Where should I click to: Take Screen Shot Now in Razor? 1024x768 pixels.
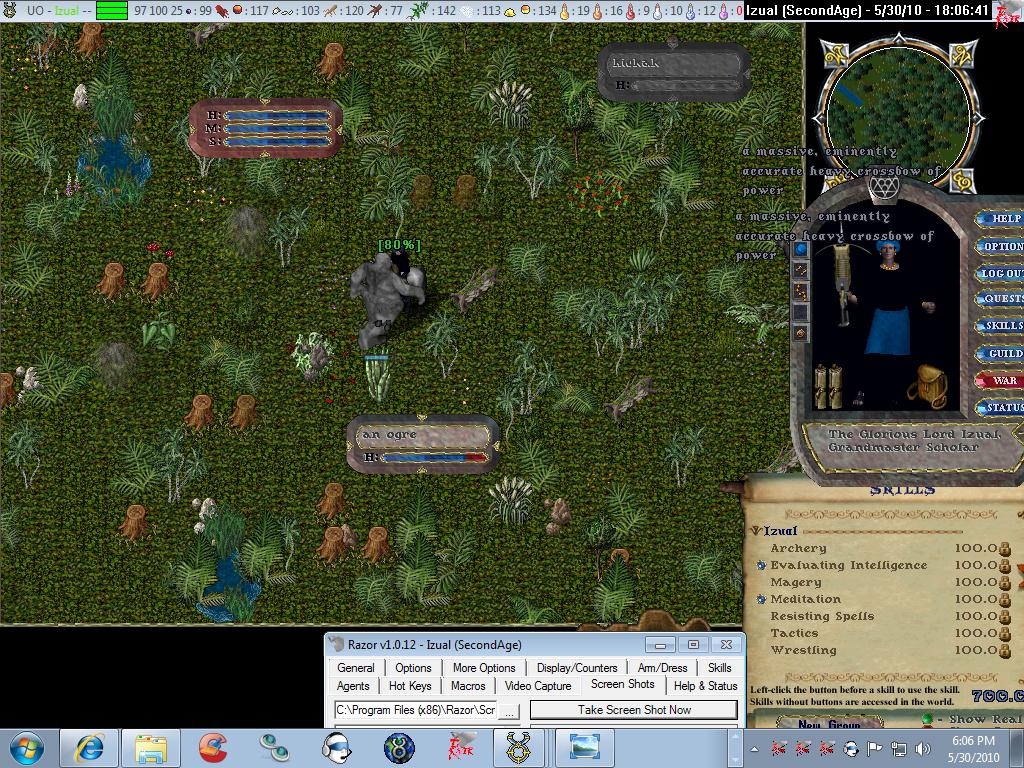(x=633, y=710)
